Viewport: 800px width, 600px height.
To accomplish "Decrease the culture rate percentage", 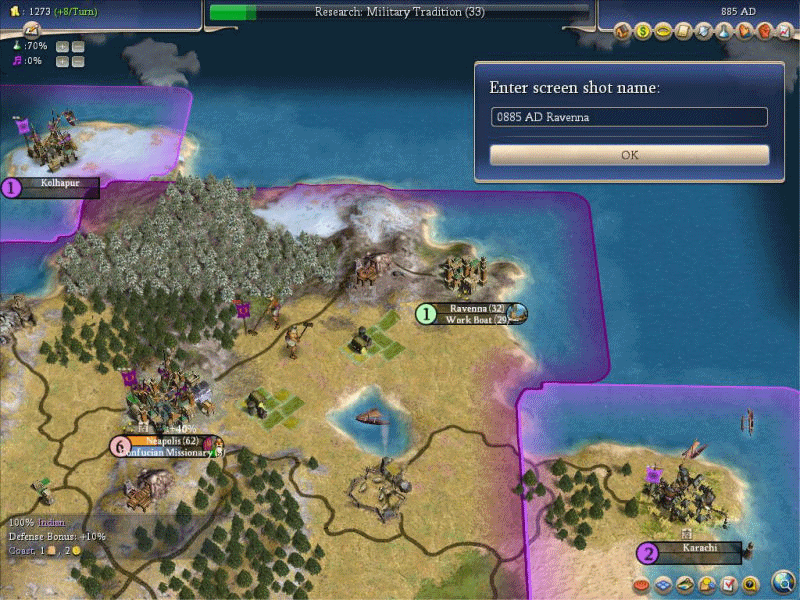I will [x=78, y=62].
